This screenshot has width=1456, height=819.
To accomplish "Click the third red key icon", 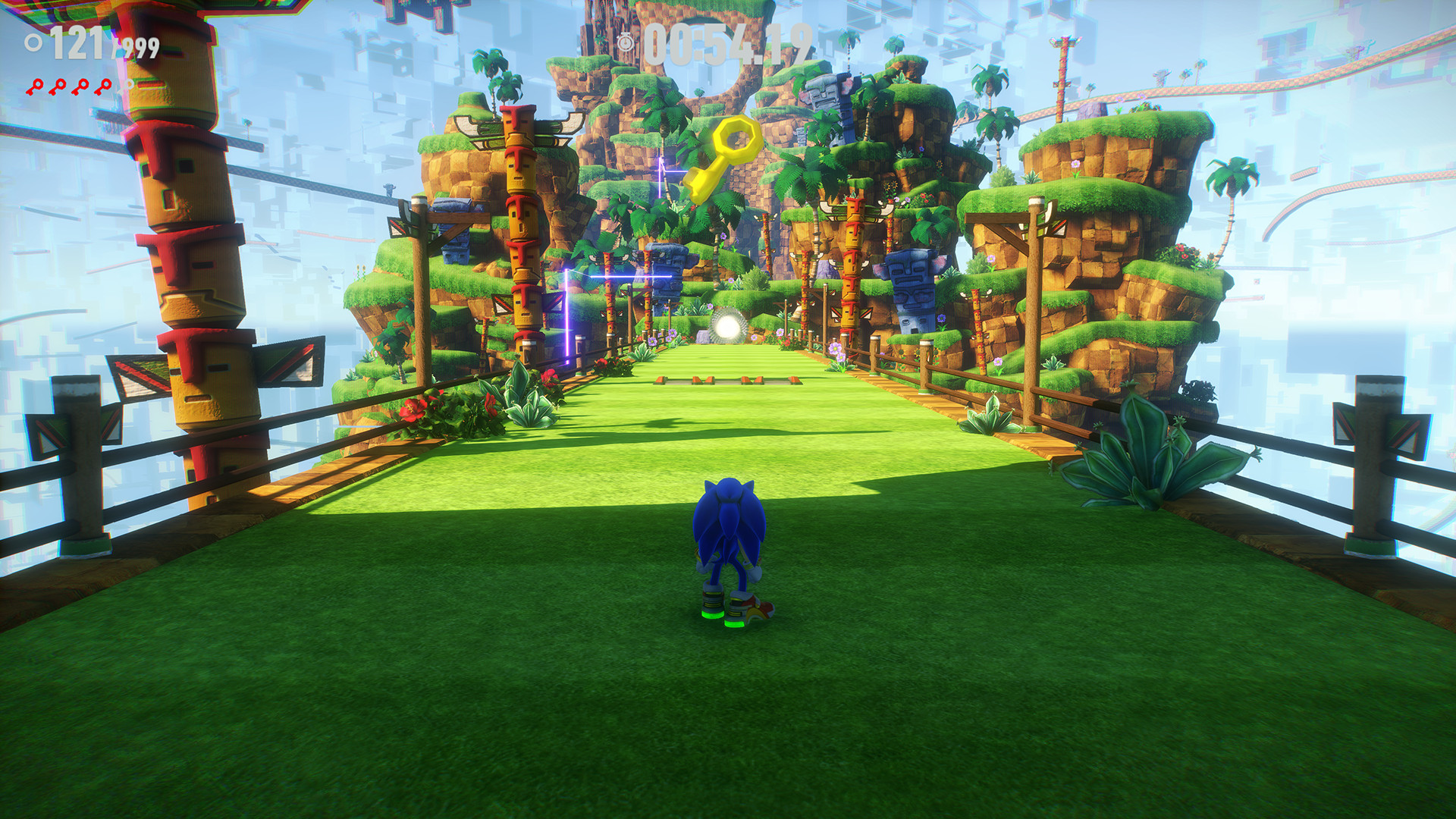I will 80,88.
